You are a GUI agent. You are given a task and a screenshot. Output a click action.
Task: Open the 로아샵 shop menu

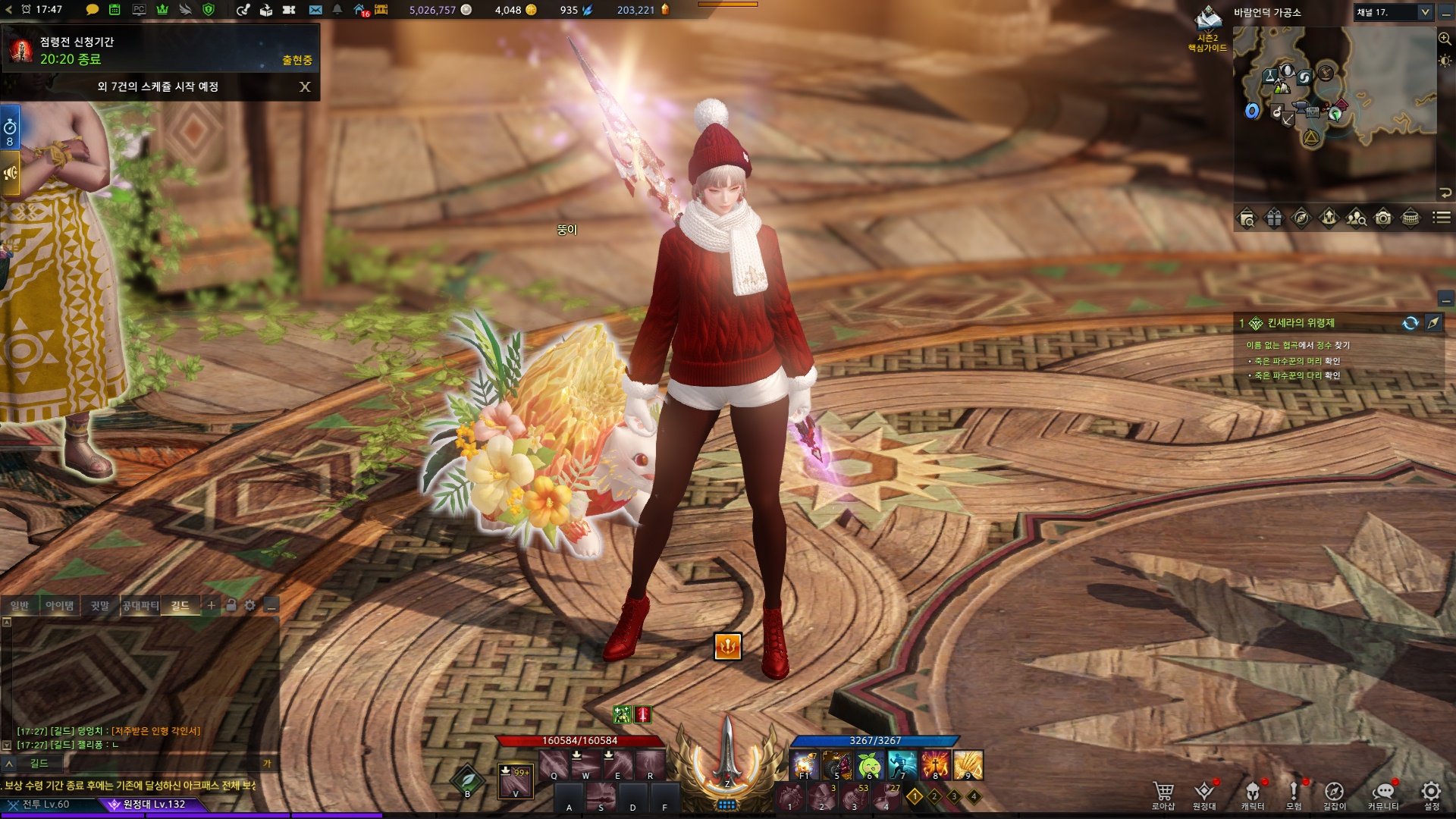[1163, 794]
